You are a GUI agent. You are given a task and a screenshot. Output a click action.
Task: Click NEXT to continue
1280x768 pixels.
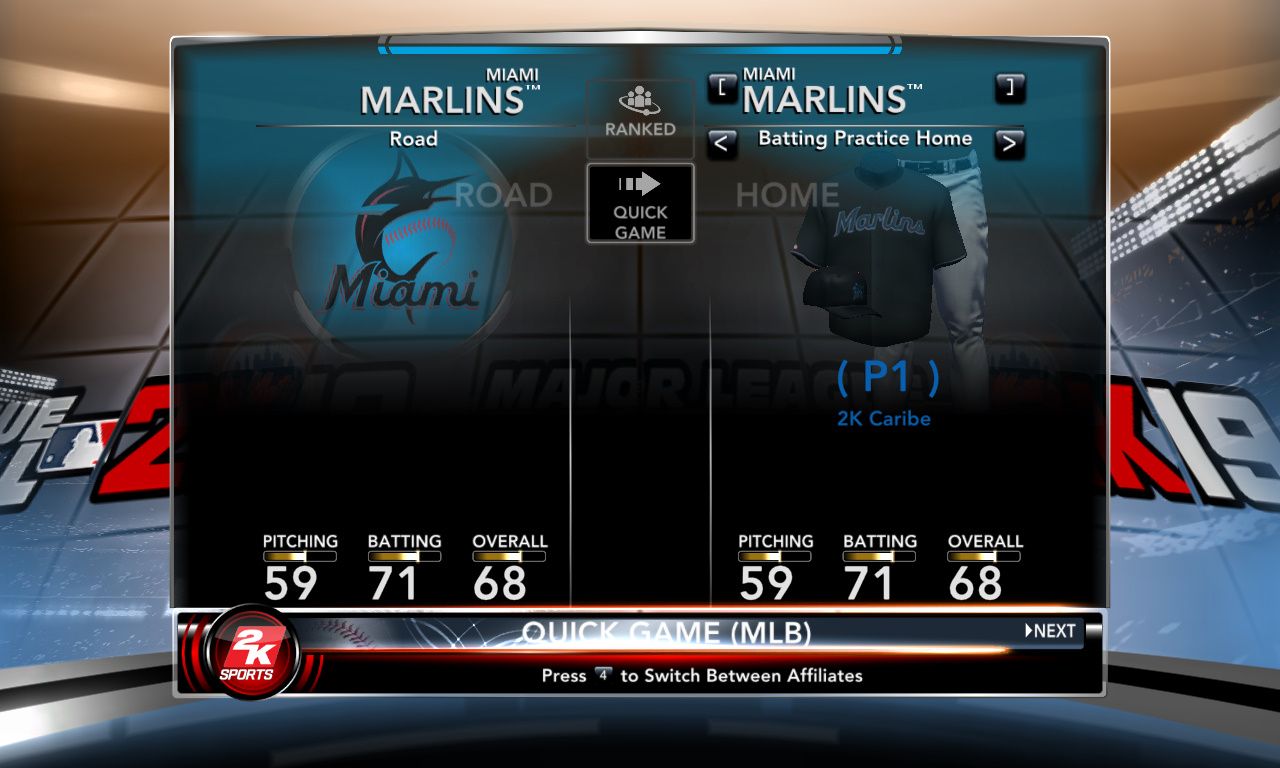pyautogui.click(x=1051, y=631)
